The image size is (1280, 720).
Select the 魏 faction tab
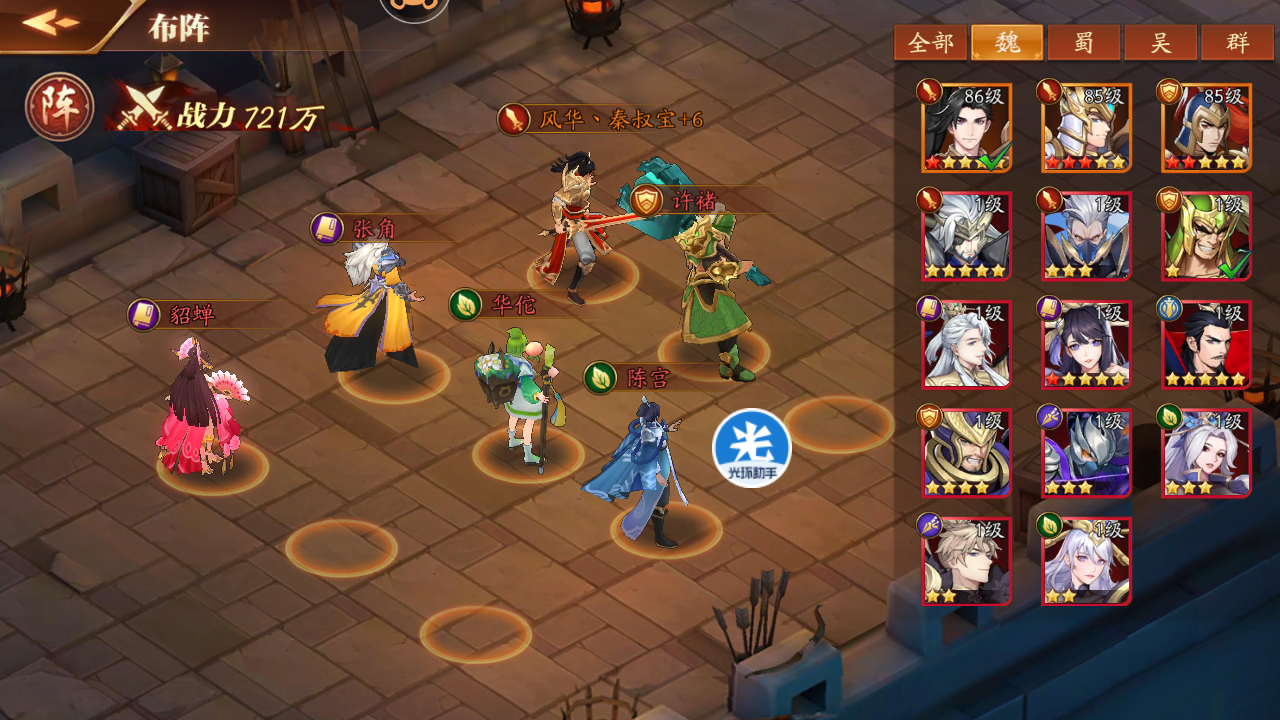pos(1007,43)
